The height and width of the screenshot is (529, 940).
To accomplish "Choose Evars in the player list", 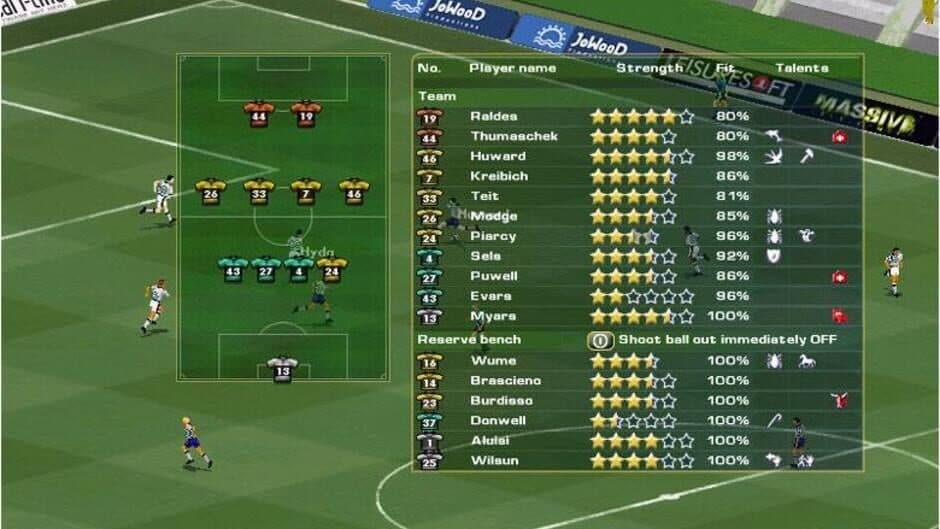I will tap(490, 296).
